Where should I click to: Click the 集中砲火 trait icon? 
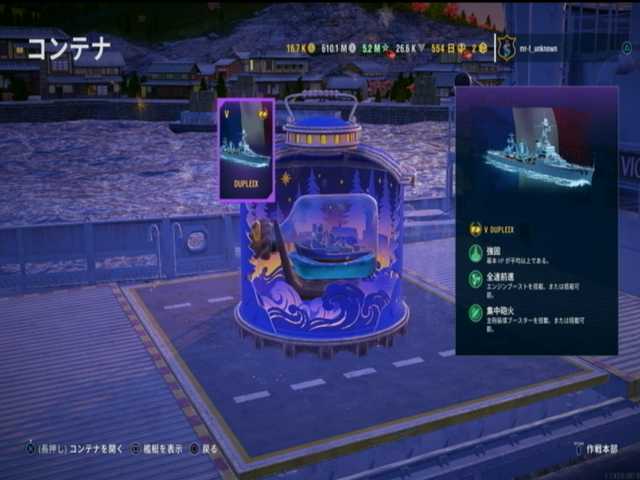[x=476, y=314]
